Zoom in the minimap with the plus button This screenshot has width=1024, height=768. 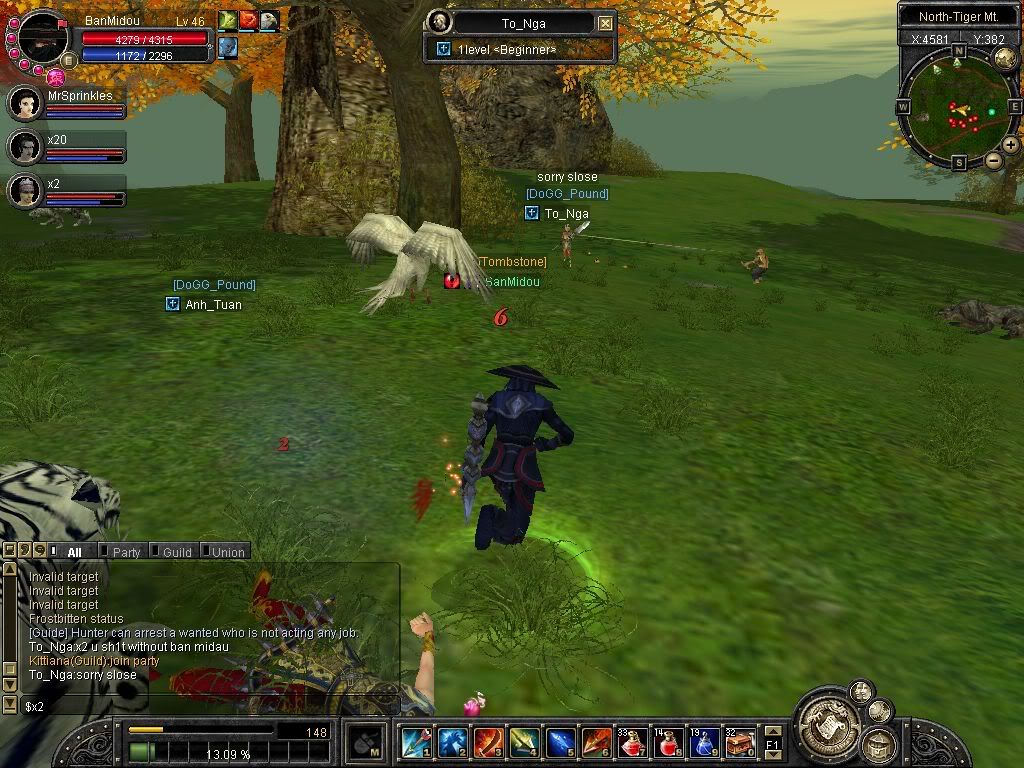pos(1011,145)
